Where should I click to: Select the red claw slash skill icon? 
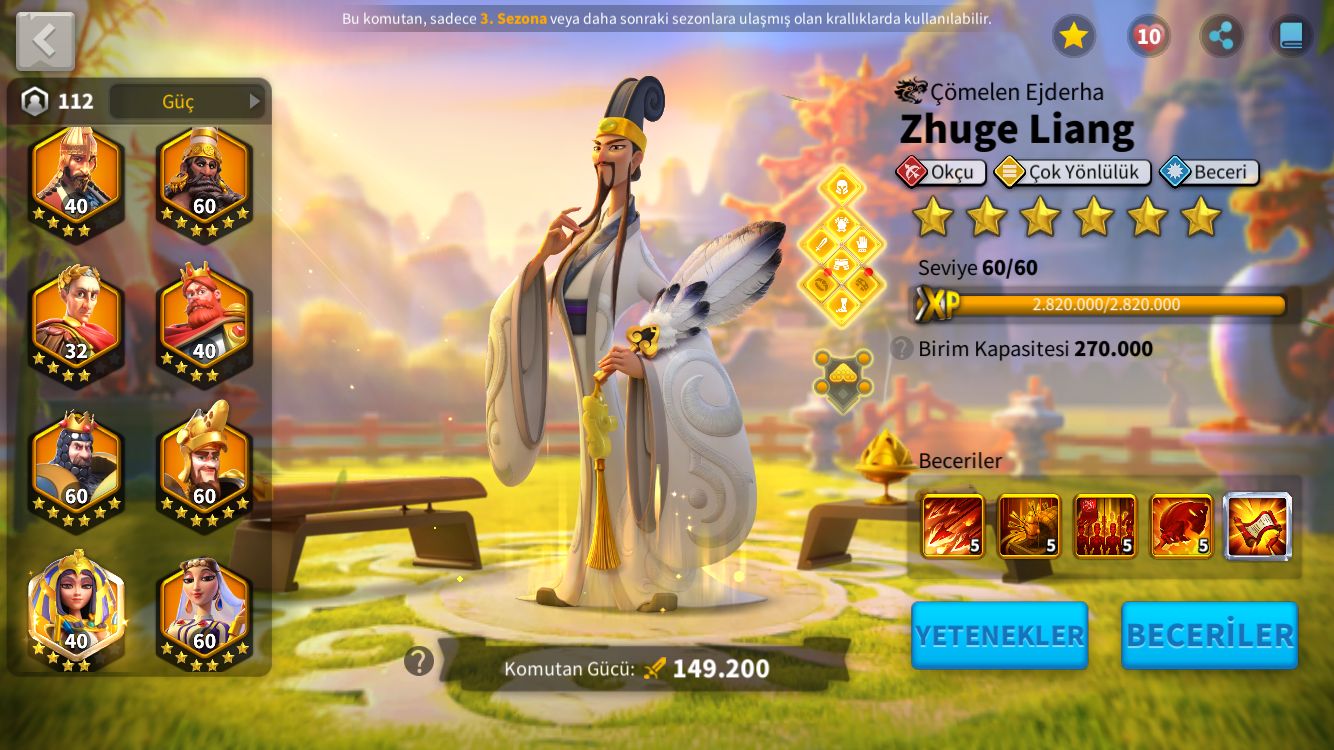(x=952, y=526)
